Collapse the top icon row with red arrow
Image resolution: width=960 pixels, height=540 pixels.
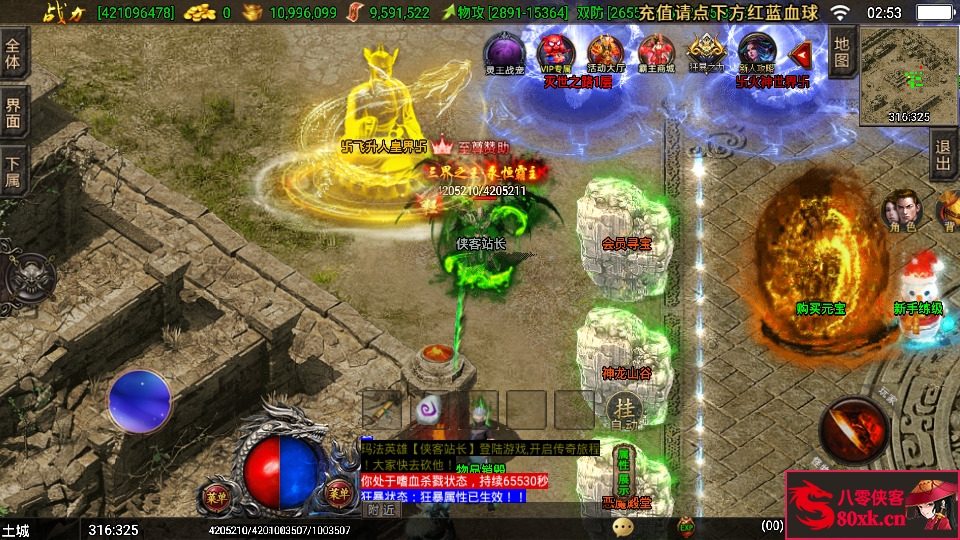click(x=800, y=53)
